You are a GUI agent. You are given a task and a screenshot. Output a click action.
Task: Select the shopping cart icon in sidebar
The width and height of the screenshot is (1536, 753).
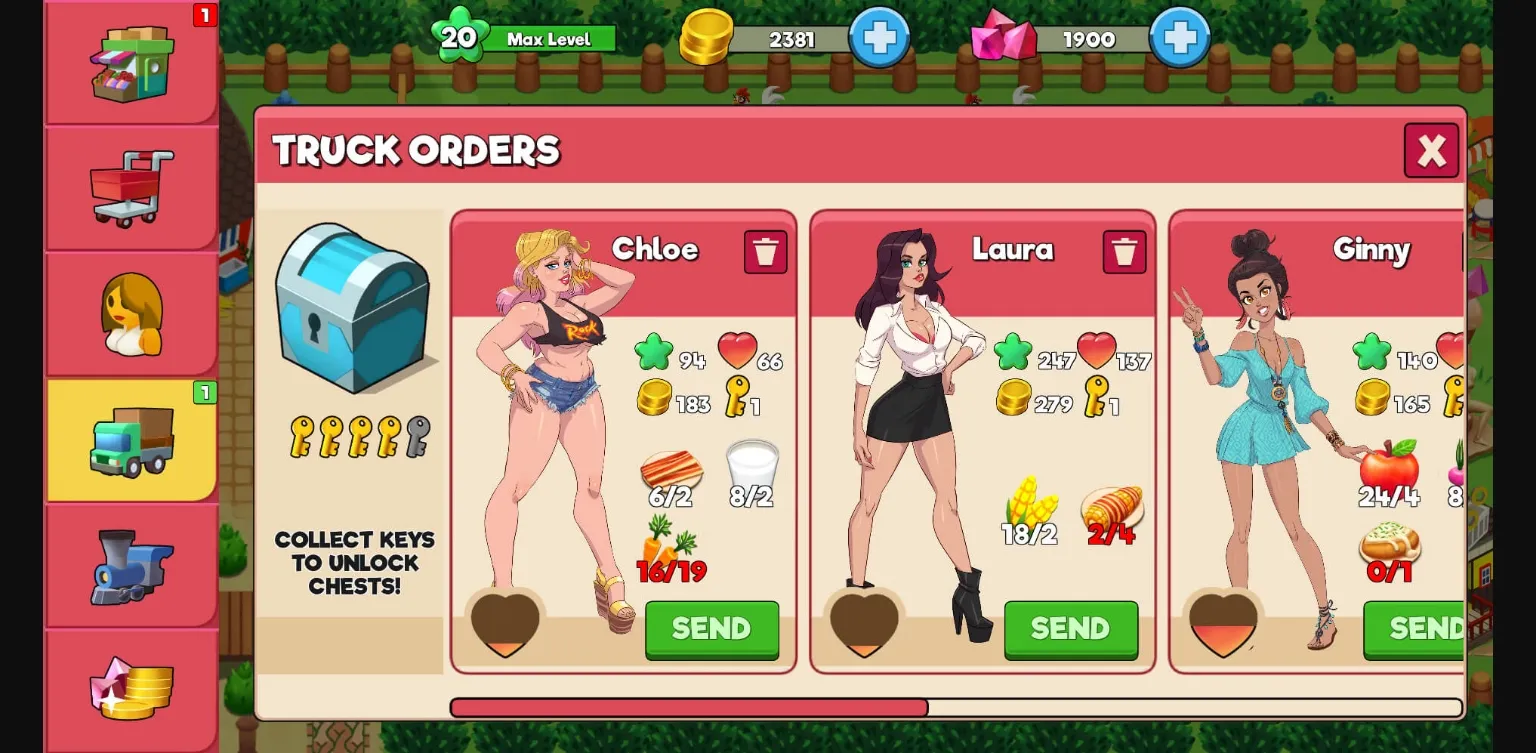tap(130, 185)
